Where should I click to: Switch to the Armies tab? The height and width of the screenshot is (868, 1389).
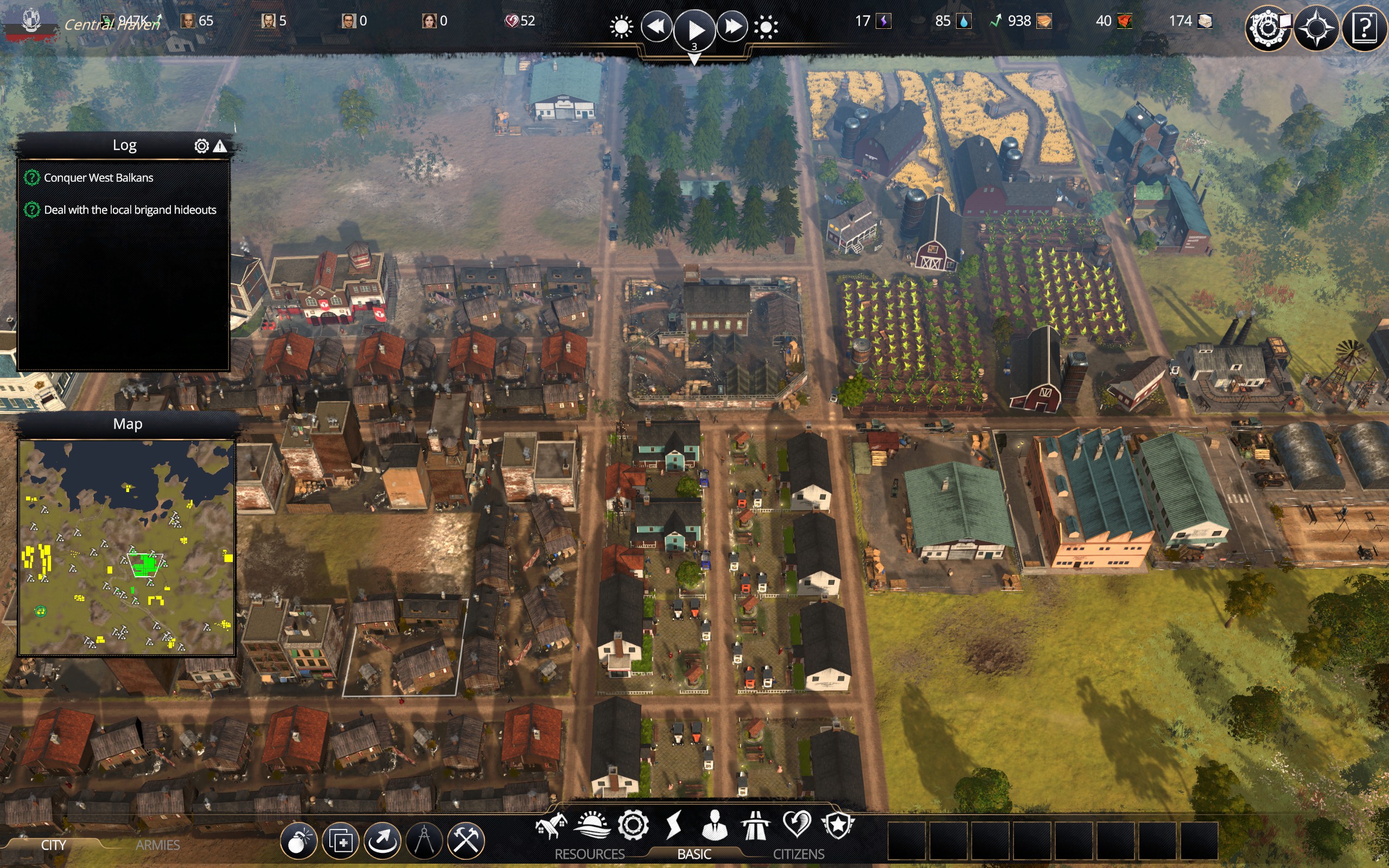[157, 845]
